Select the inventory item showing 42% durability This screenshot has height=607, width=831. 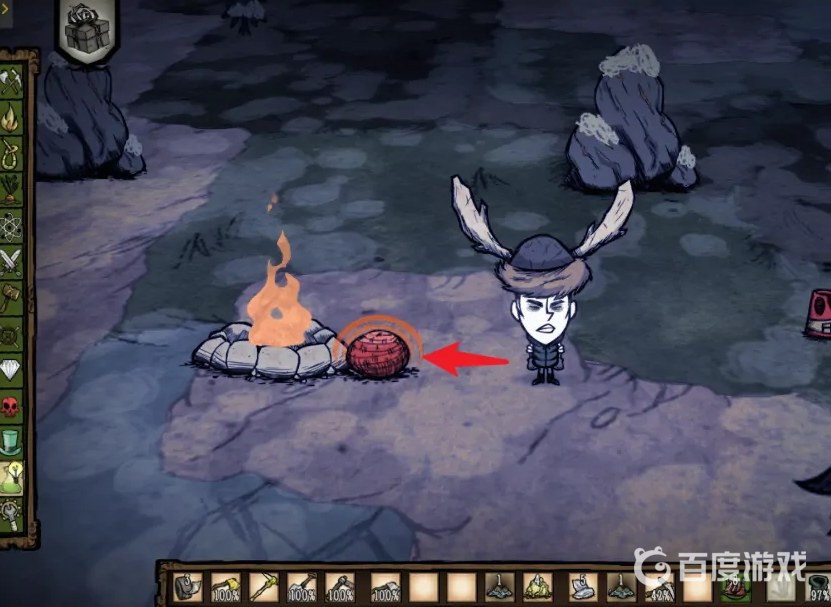click(x=660, y=587)
